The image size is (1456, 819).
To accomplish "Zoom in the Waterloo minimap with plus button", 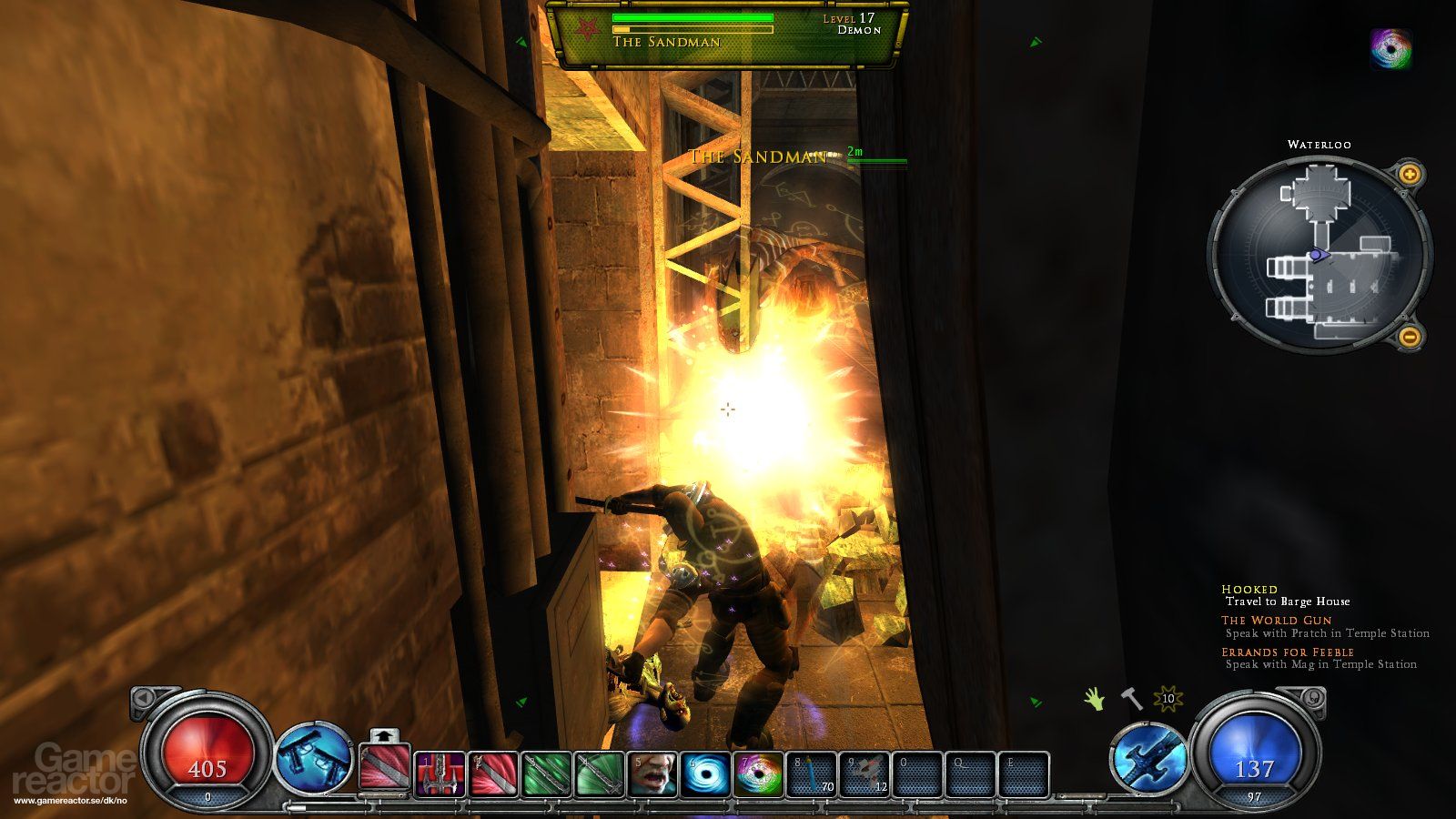I will point(1410,172).
